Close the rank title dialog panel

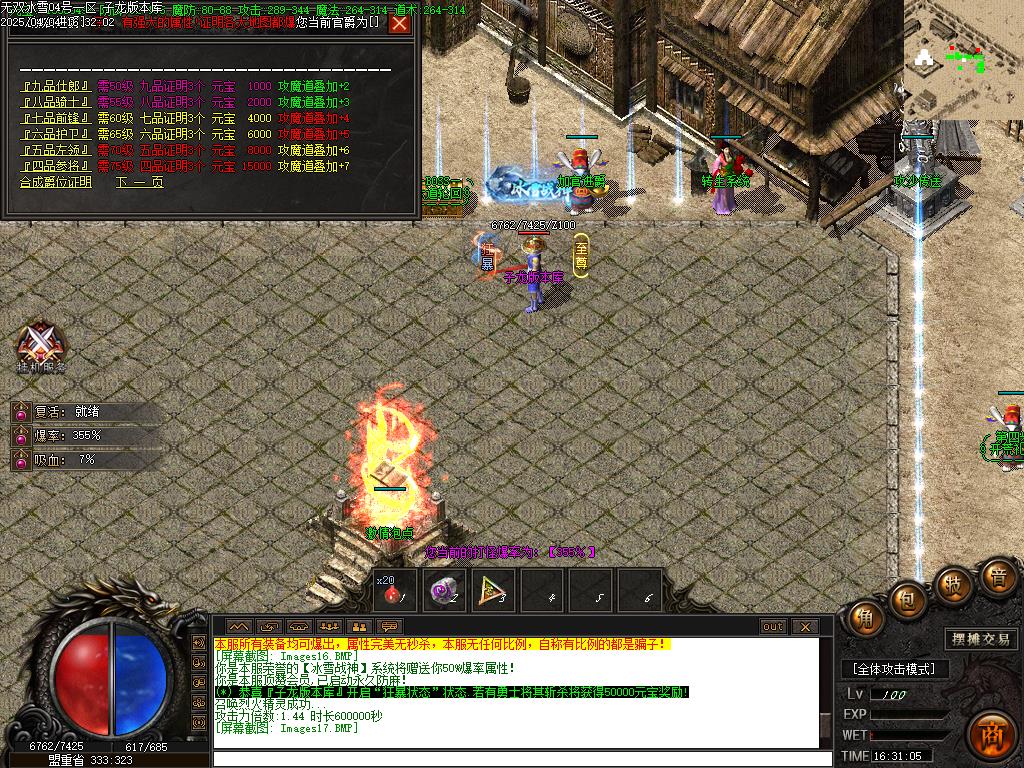(399, 23)
